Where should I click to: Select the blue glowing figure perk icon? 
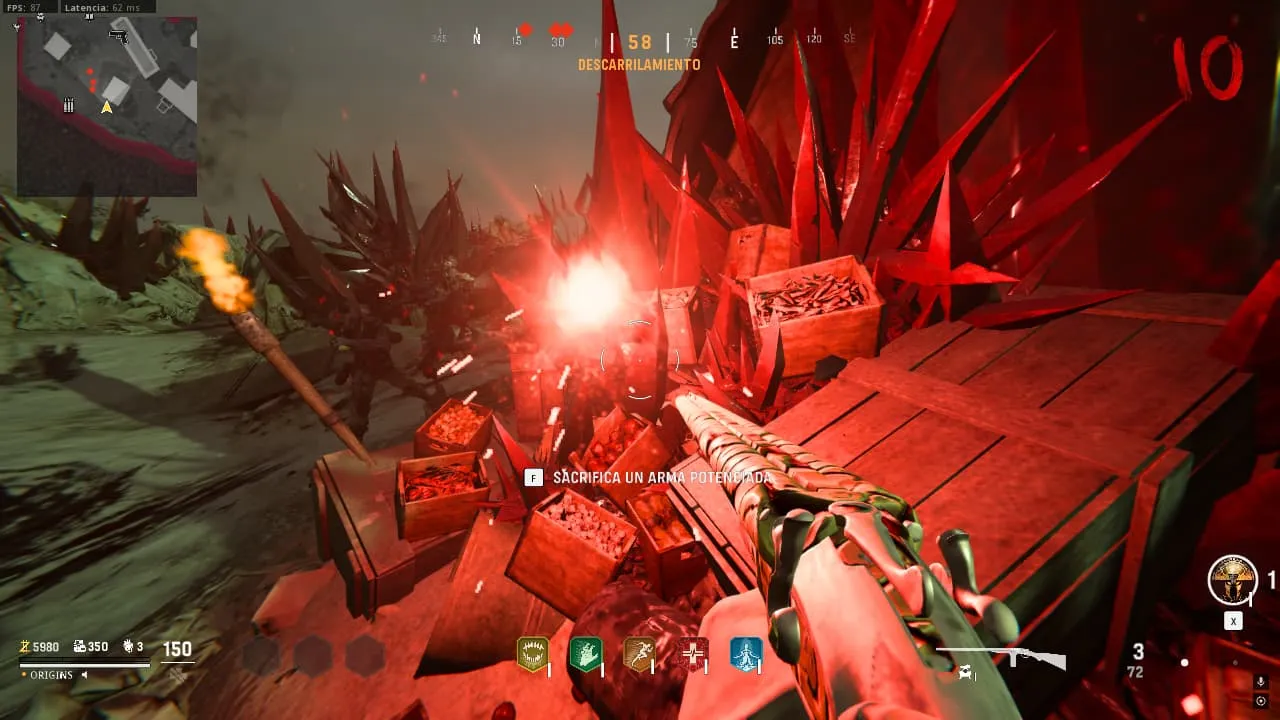tap(745, 654)
